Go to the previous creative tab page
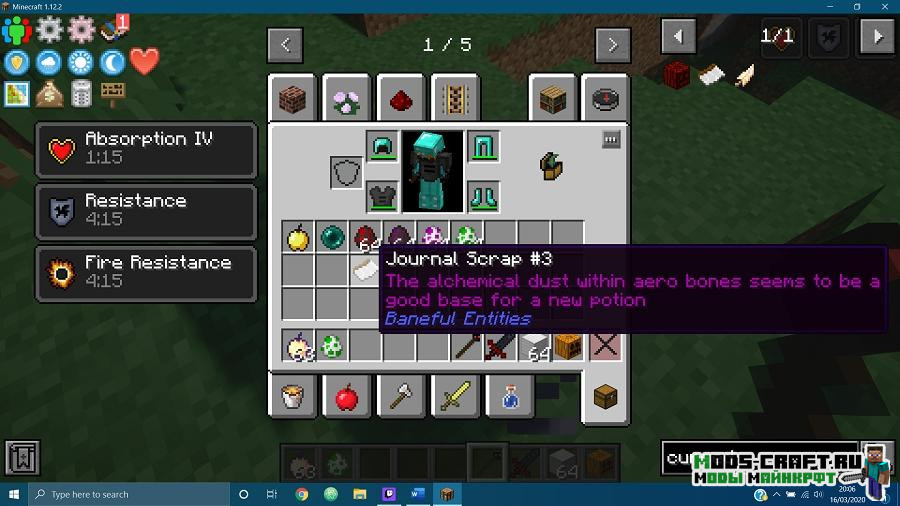This screenshot has height=506, width=900. (285, 45)
